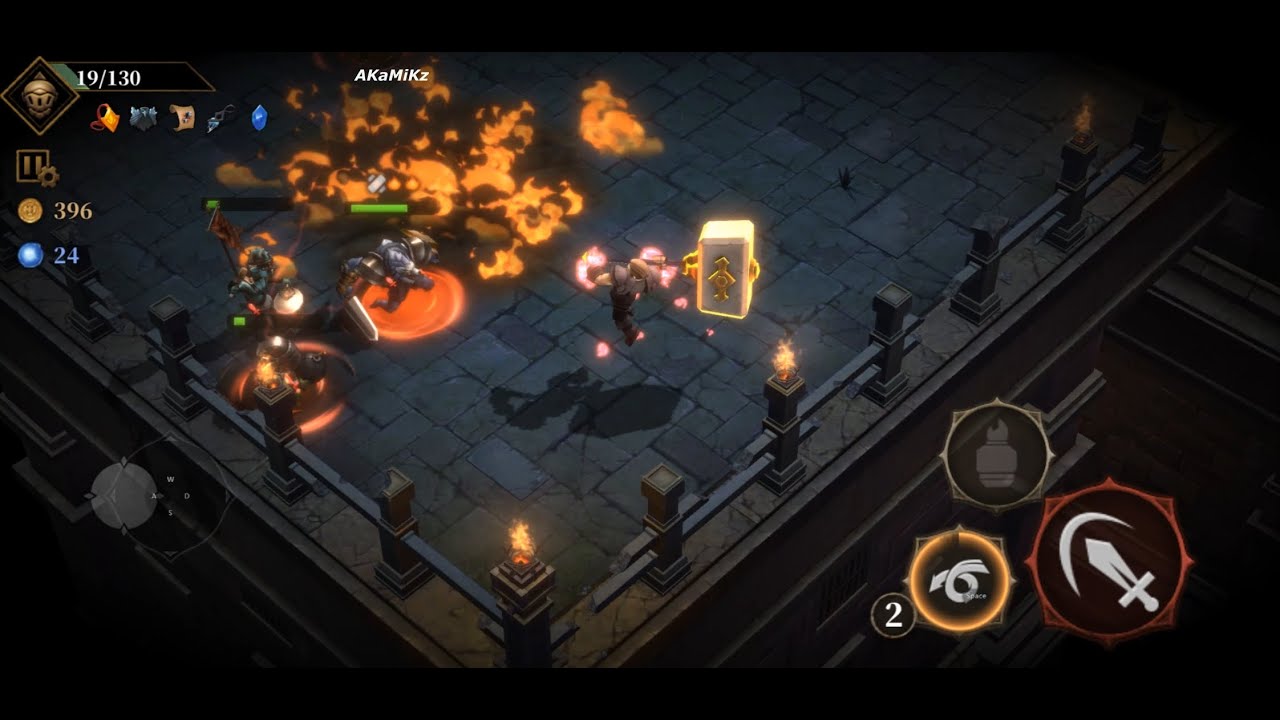Select the silver chain relic icon
This screenshot has width=1280, height=720.
click(x=221, y=119)
